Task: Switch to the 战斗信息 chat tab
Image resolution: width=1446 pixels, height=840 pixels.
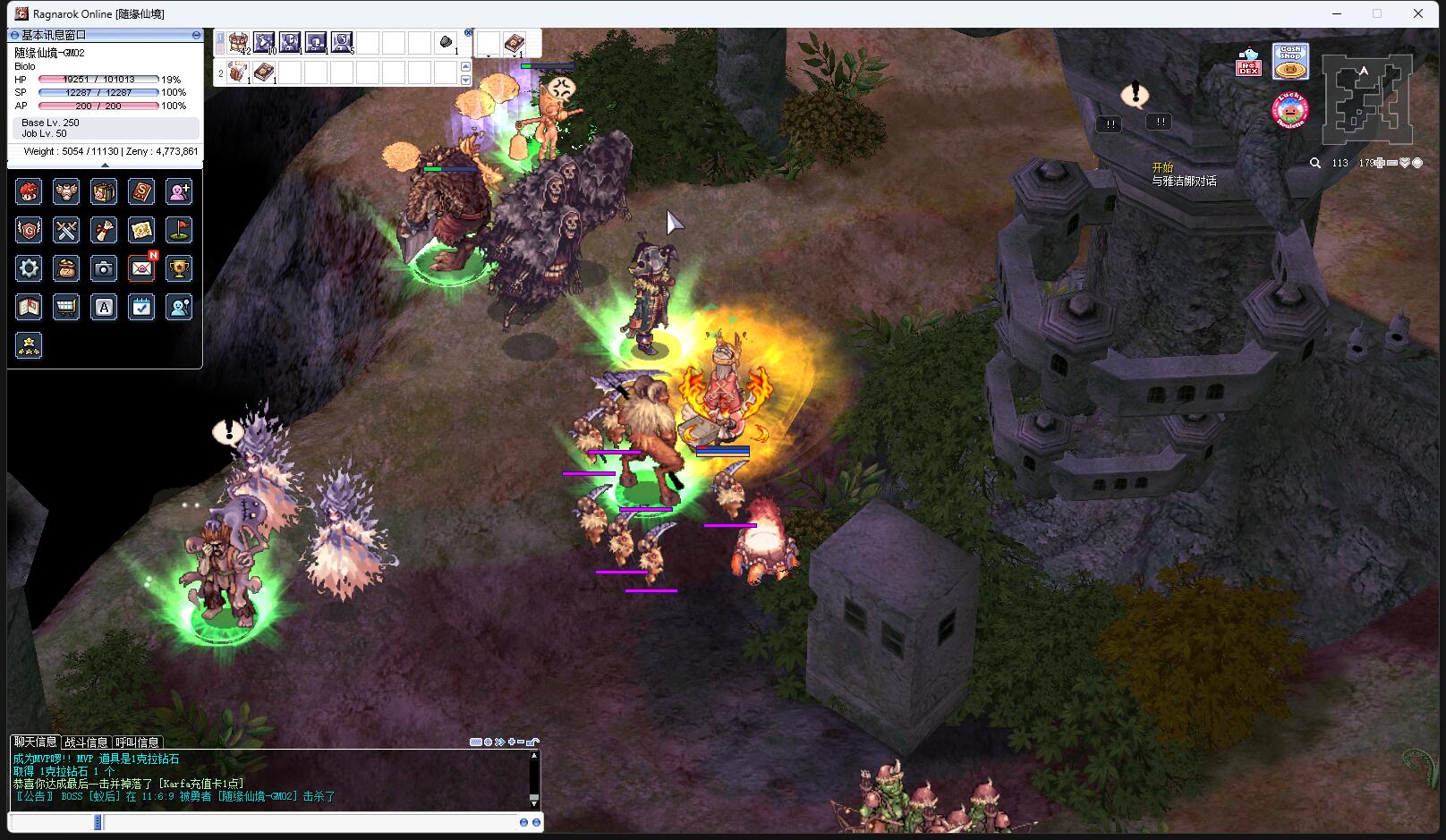Action: click(x=86, y=742)
